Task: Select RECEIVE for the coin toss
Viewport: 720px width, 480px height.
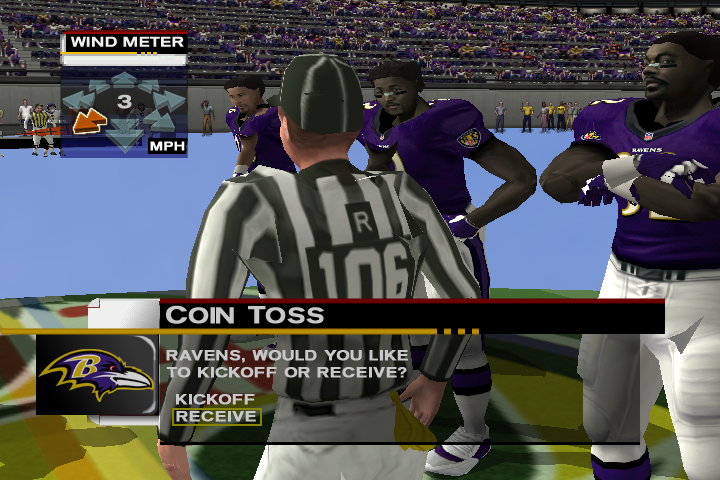Action: click(216, 416)
